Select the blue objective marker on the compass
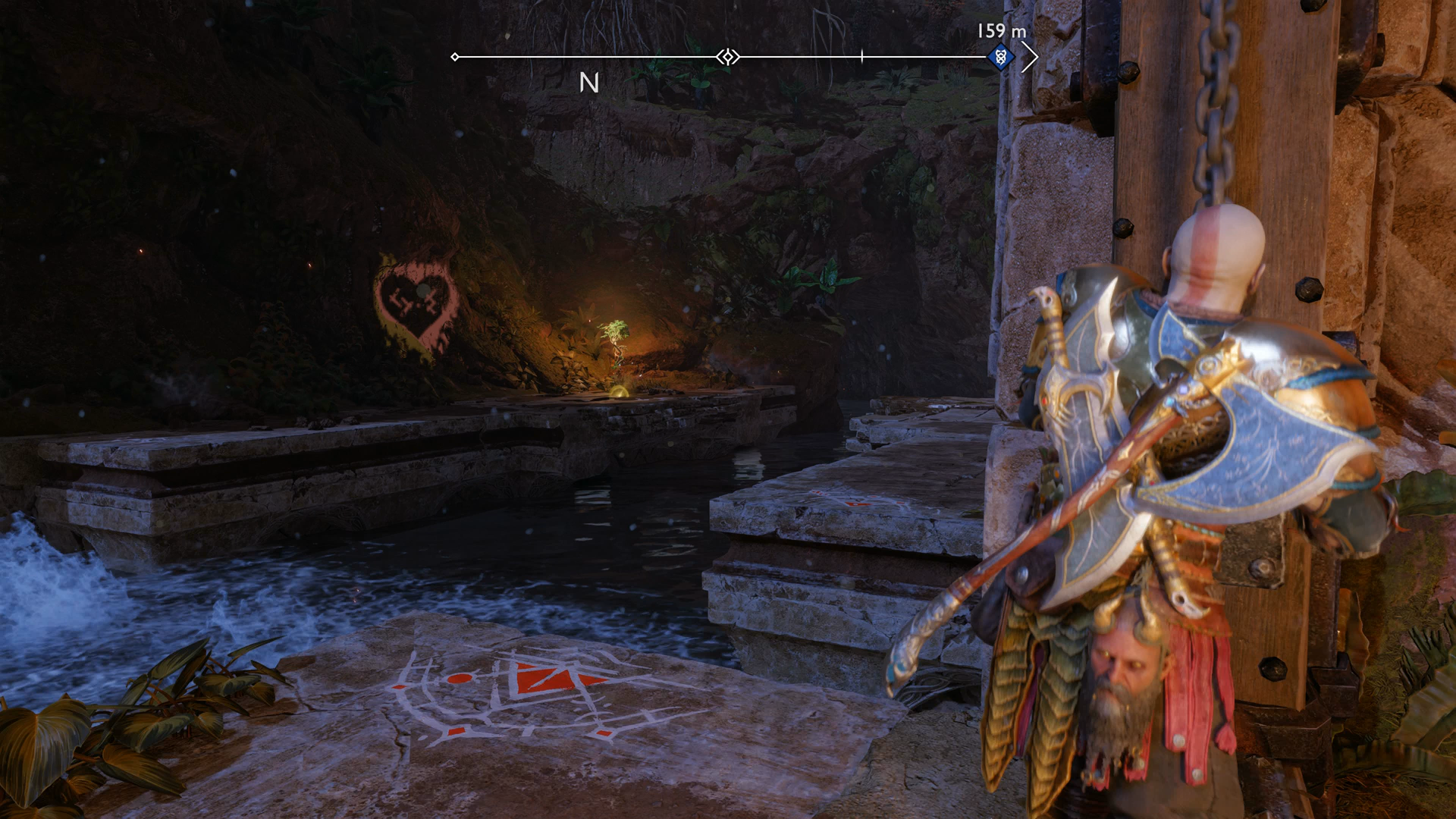Image resolution: width=1456 pixels, height=819 pixels. coord(1001,55)
